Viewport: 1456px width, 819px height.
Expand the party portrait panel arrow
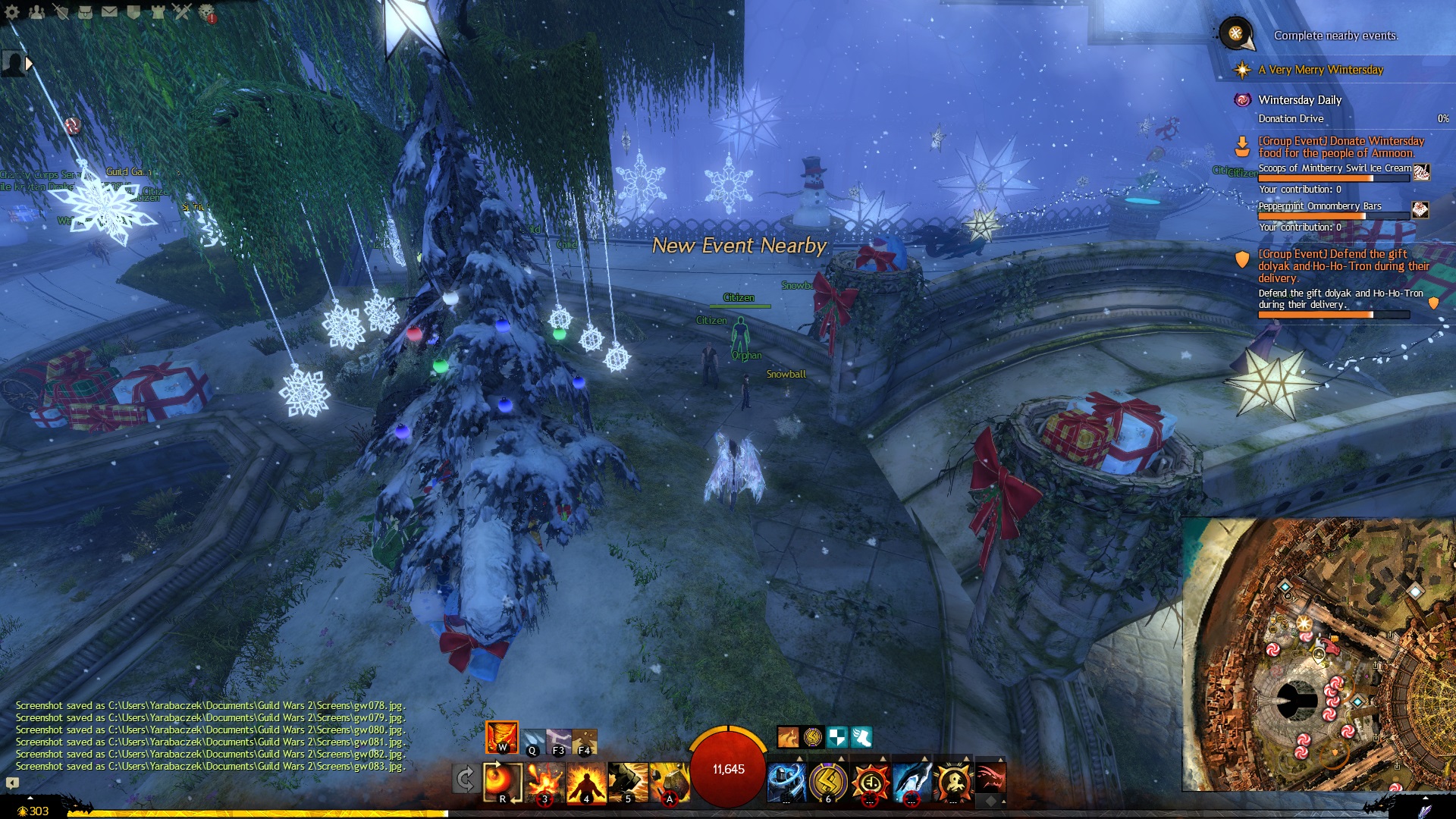(30, 64)
